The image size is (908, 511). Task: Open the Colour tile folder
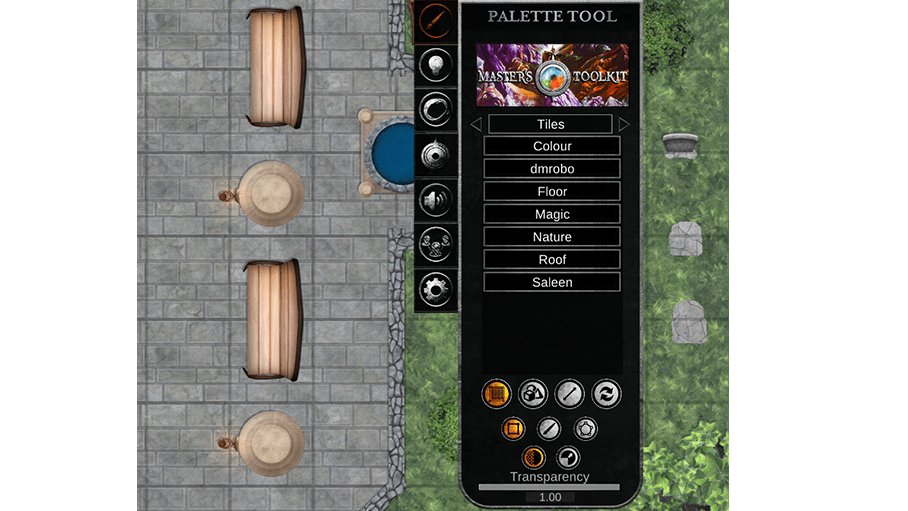[552, 146]
